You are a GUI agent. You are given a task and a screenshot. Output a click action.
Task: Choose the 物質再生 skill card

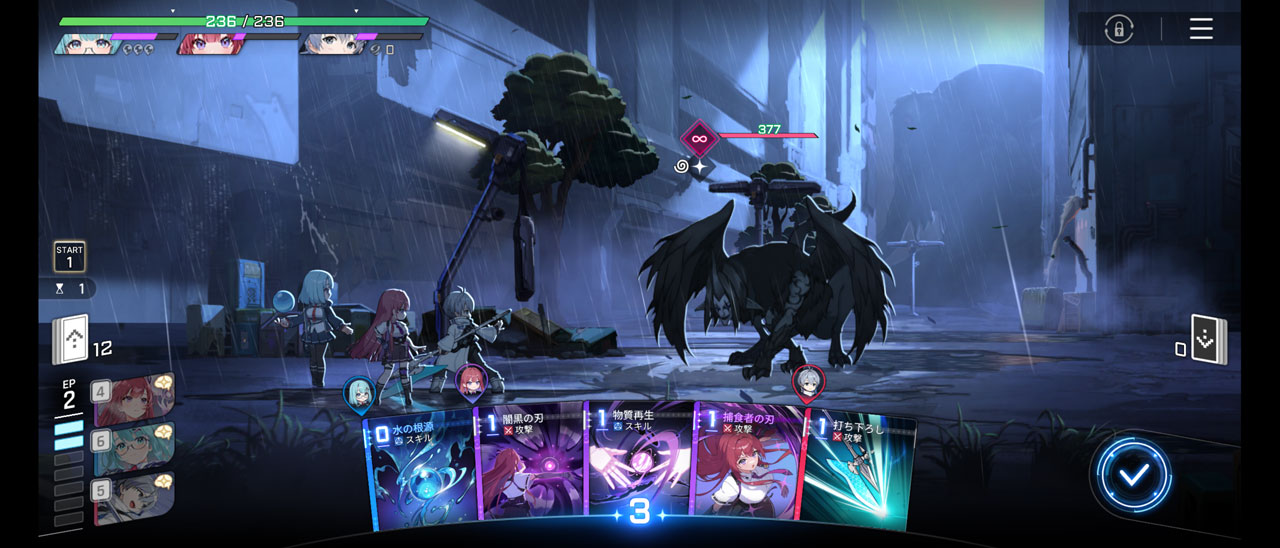[x=640, y=460]
